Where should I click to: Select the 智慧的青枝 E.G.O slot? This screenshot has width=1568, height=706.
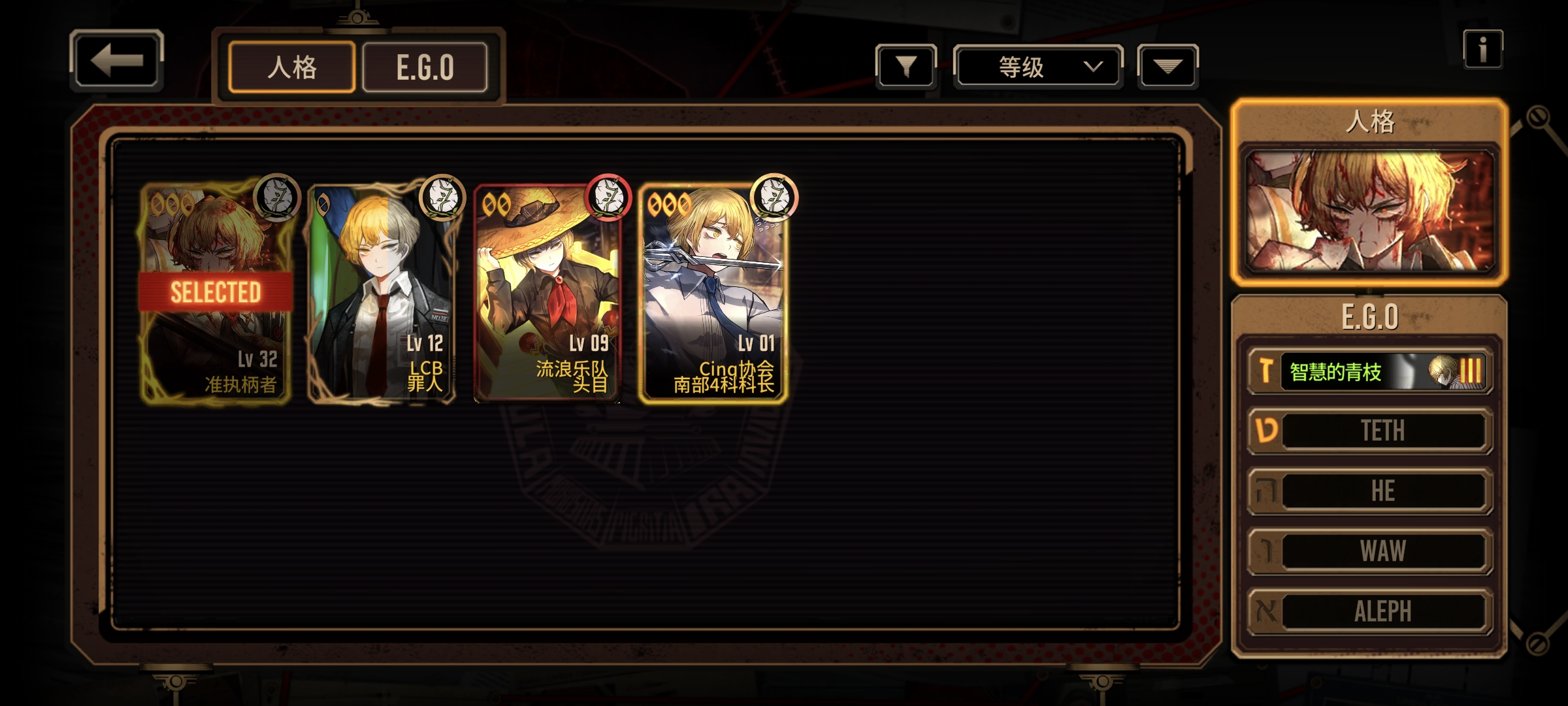click(1370, 371)
